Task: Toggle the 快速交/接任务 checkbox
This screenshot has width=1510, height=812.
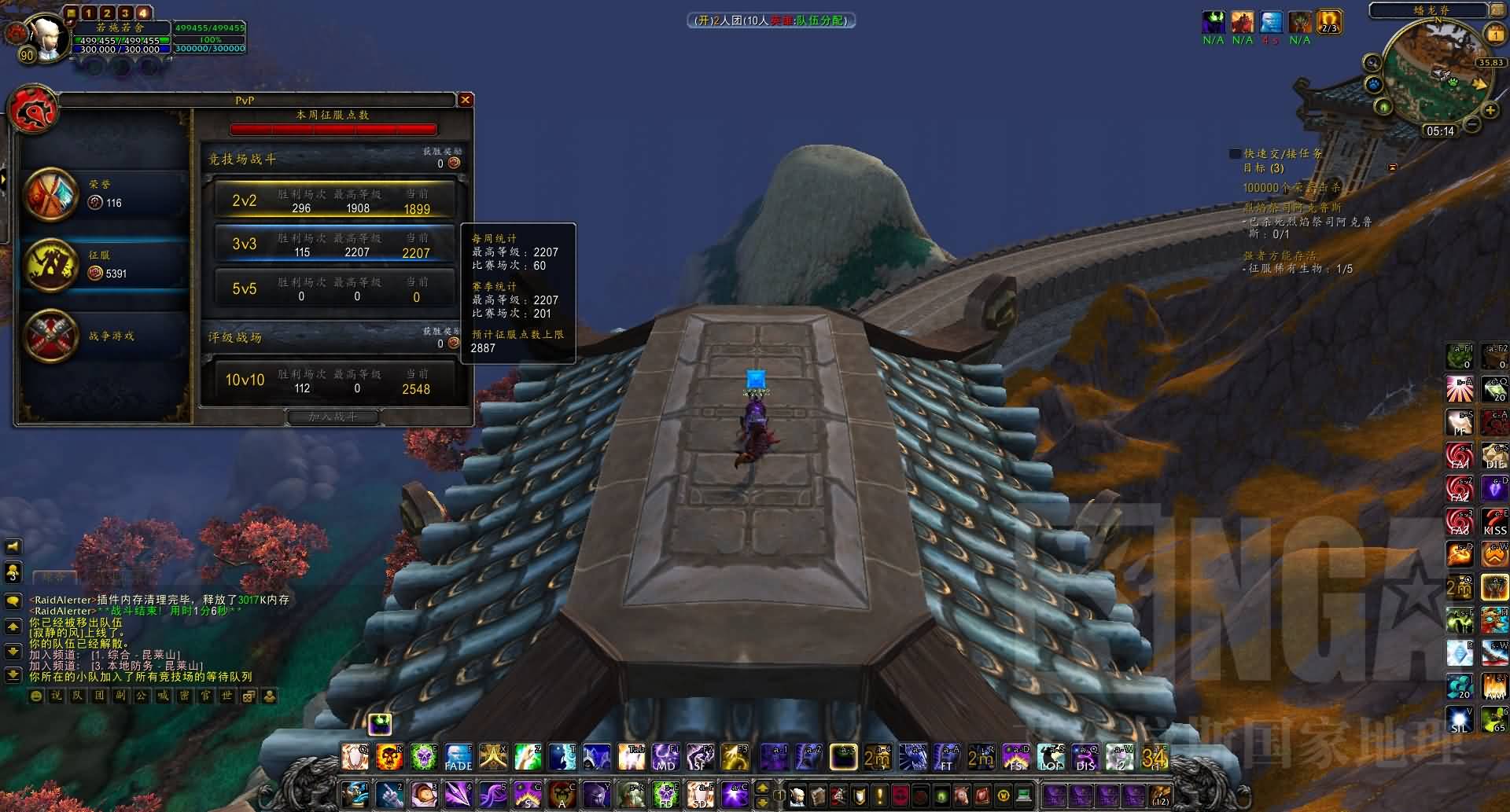Action: pos(1236,154)
